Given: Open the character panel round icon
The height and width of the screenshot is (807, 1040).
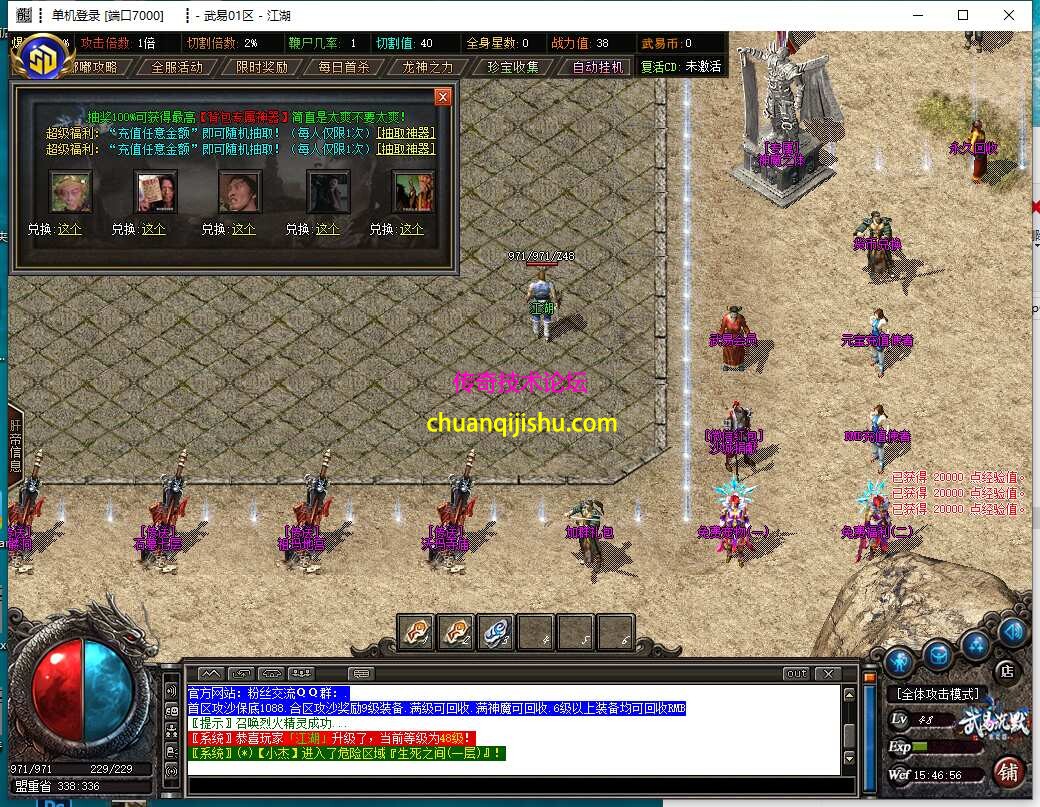Looking at the screenshot, I should pos(898,661).
